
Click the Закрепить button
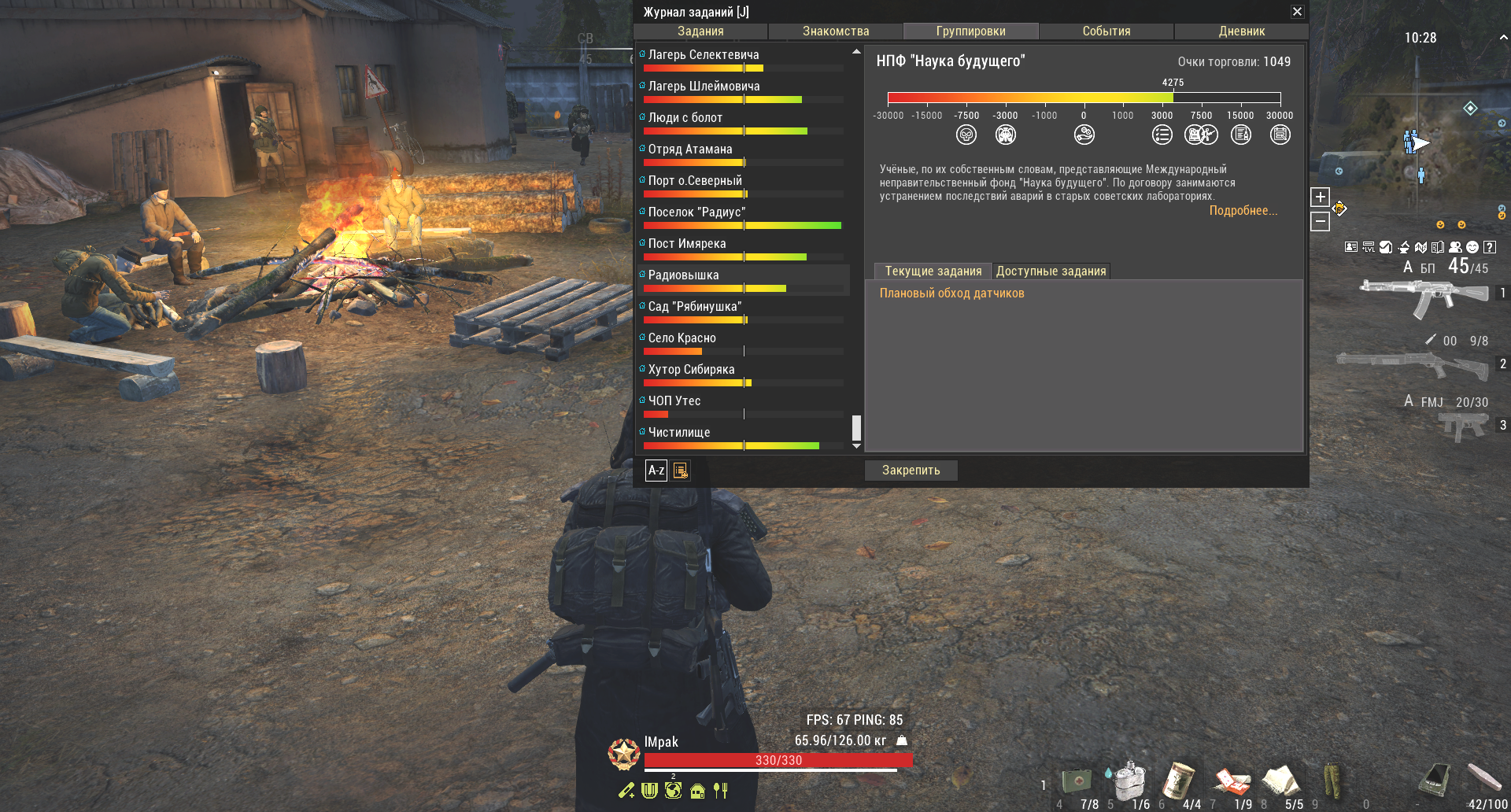911,471
